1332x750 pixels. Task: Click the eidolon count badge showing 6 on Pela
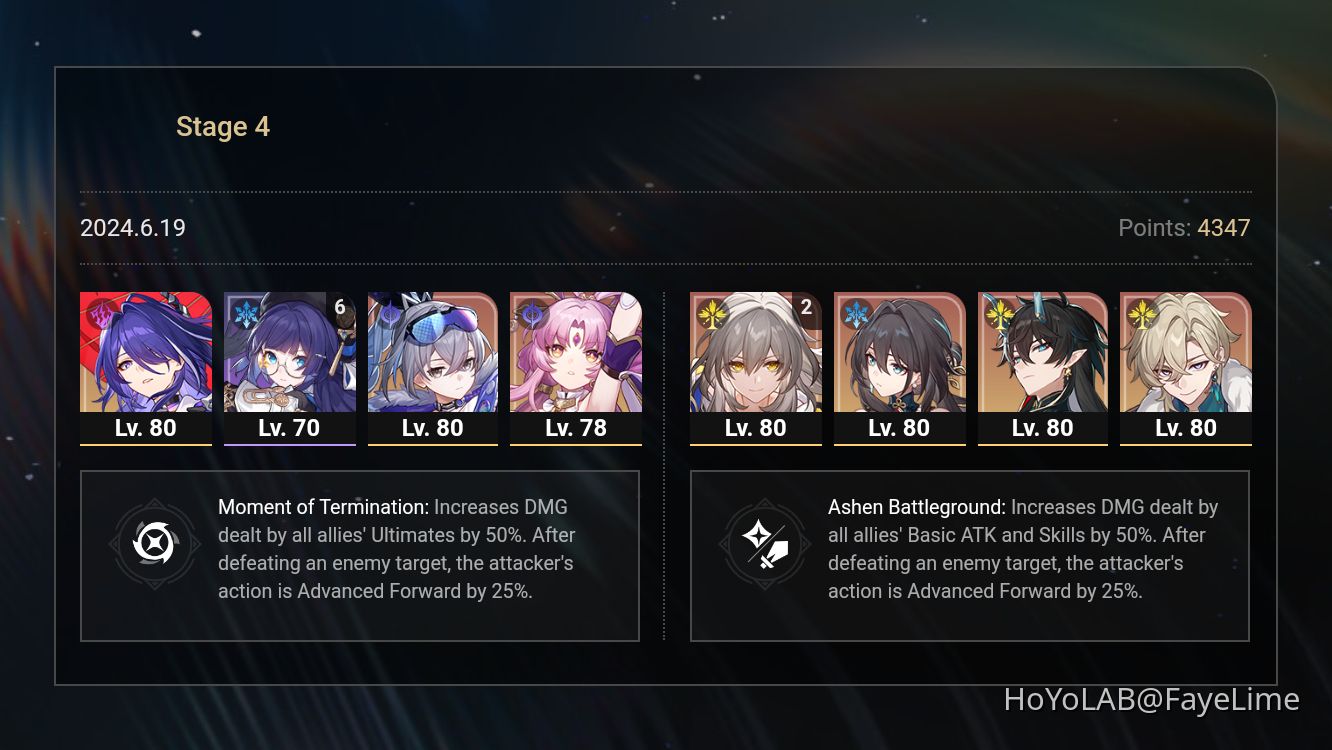click(x=340, y=308)
